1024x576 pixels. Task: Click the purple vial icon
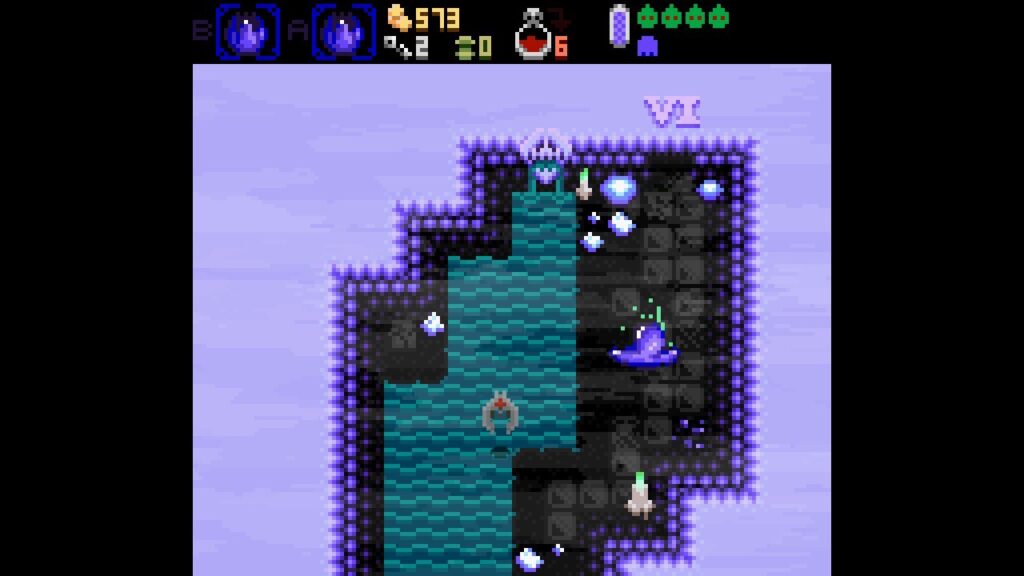point(619,26)
